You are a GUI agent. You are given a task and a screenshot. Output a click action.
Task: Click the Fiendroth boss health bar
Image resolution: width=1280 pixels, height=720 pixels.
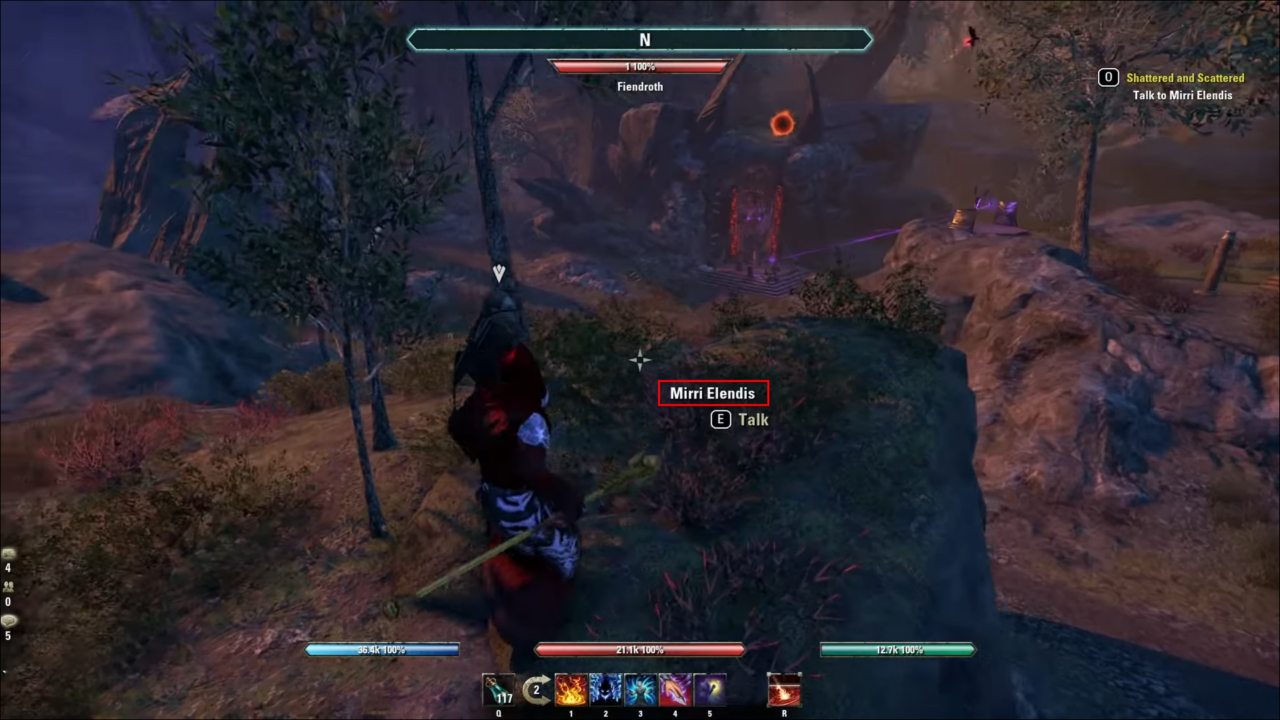(x=640, y=66)
